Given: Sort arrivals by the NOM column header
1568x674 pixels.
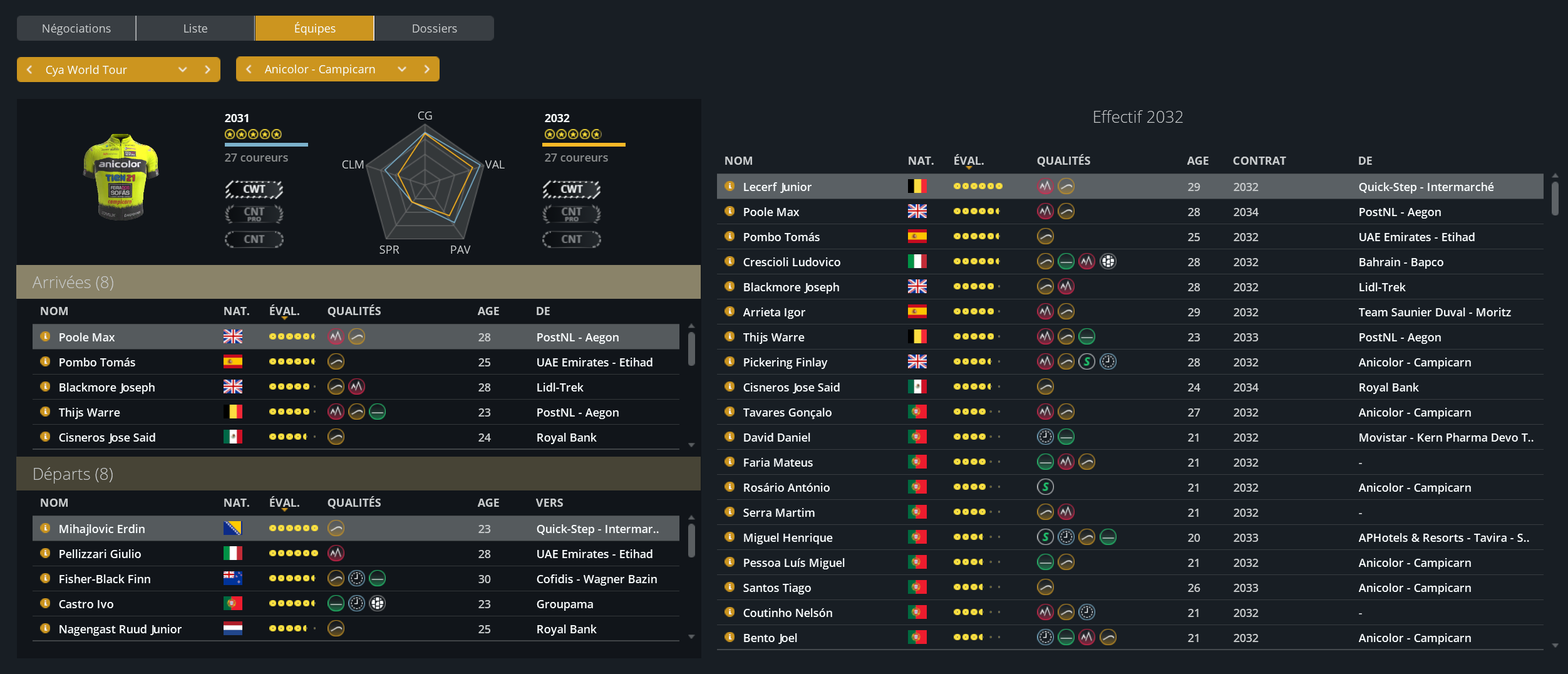Looking at the screenshot, I should [54, 311].
